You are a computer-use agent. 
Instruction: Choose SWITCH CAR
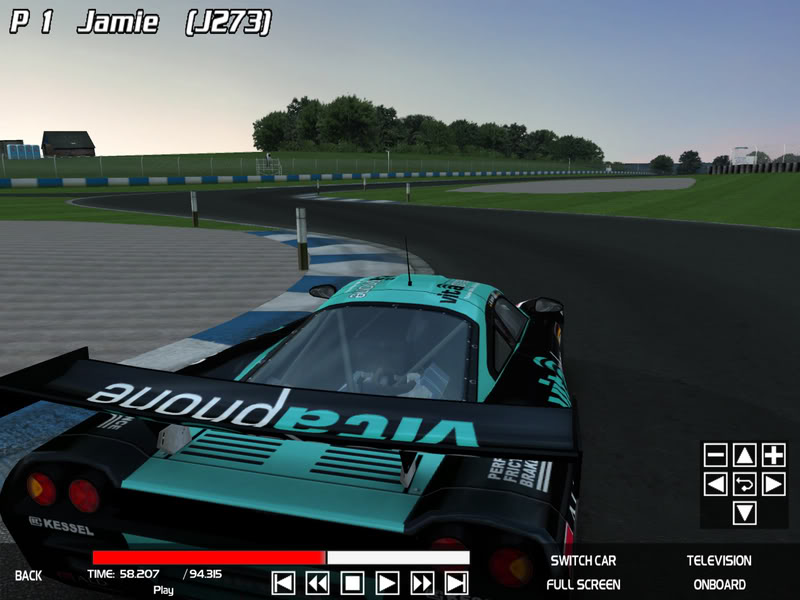point(583,561)
